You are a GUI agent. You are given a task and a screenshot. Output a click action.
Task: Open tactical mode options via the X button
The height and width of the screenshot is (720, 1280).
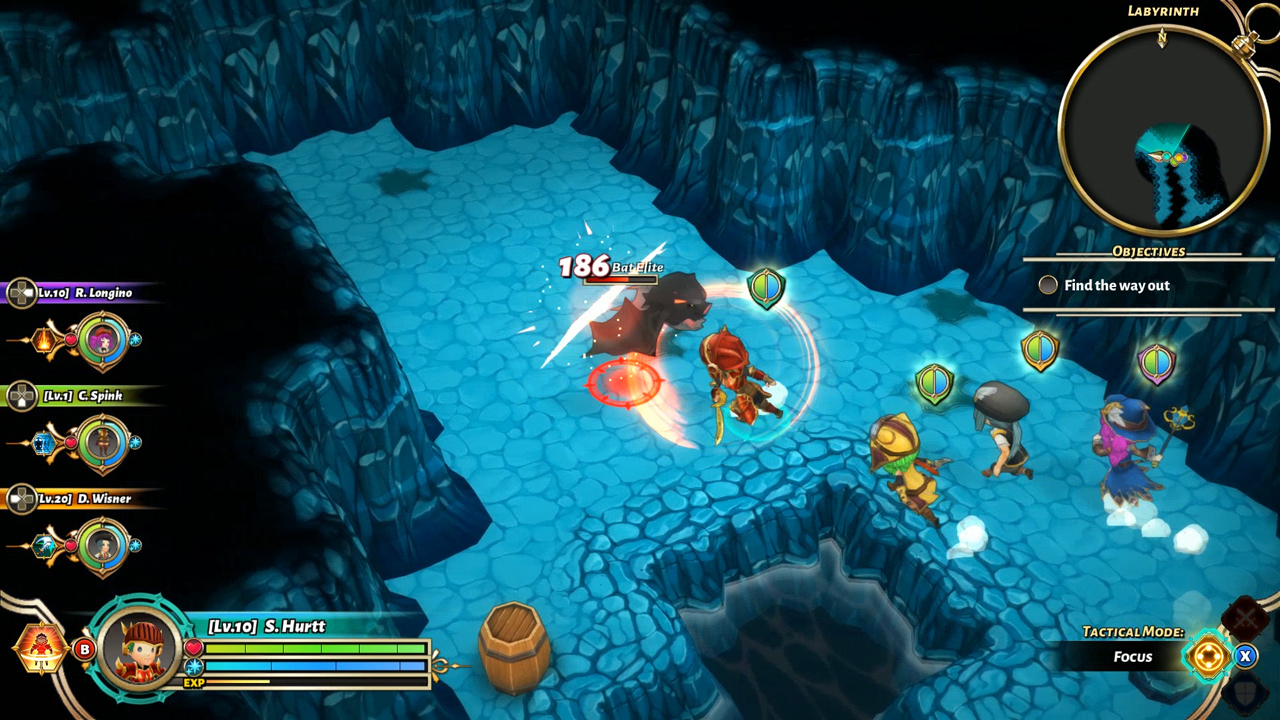coord(1246,655)
